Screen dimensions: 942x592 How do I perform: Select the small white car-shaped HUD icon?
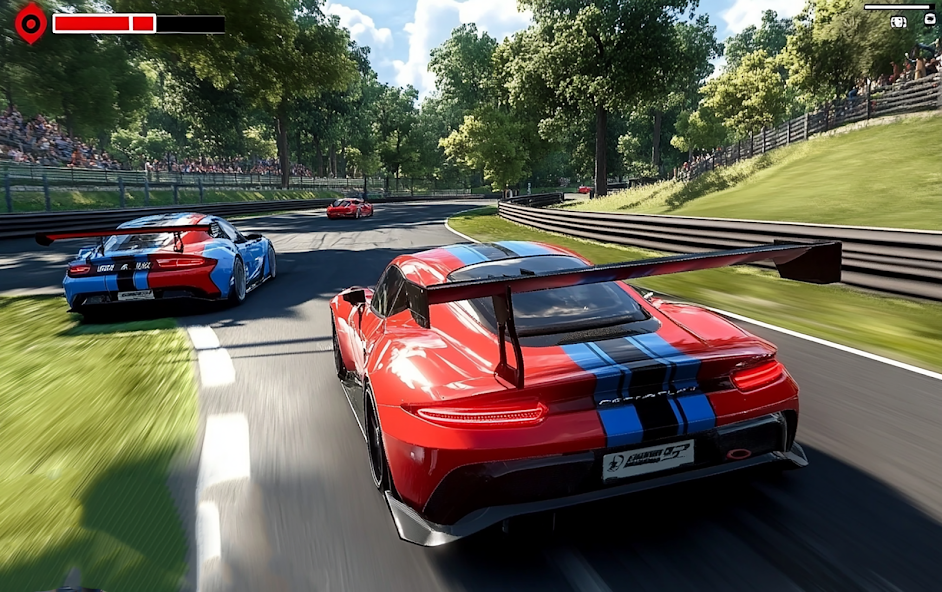pos(898,21)
